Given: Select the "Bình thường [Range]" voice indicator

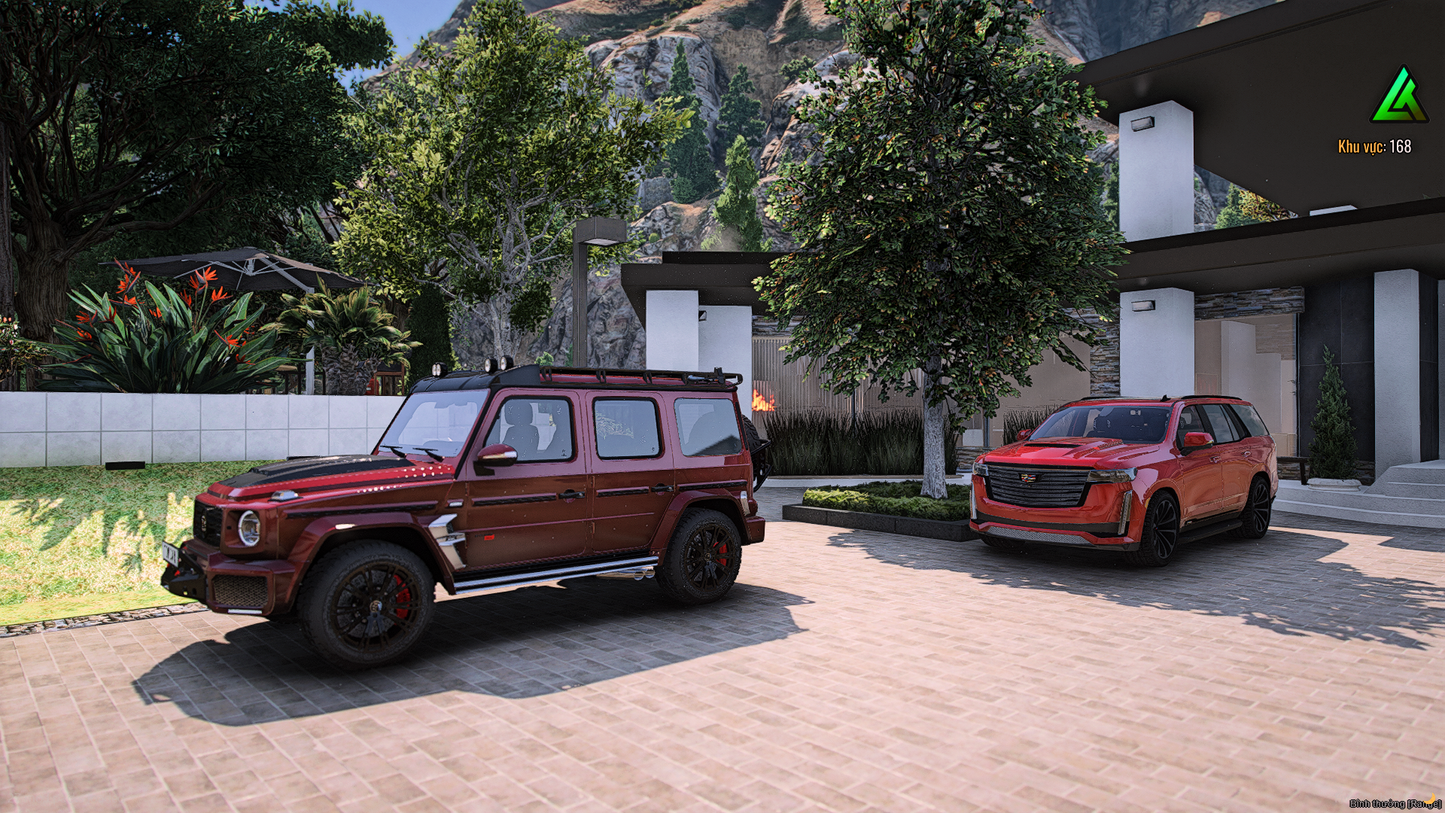Looking at the screenshot, I should (1393, 803).
